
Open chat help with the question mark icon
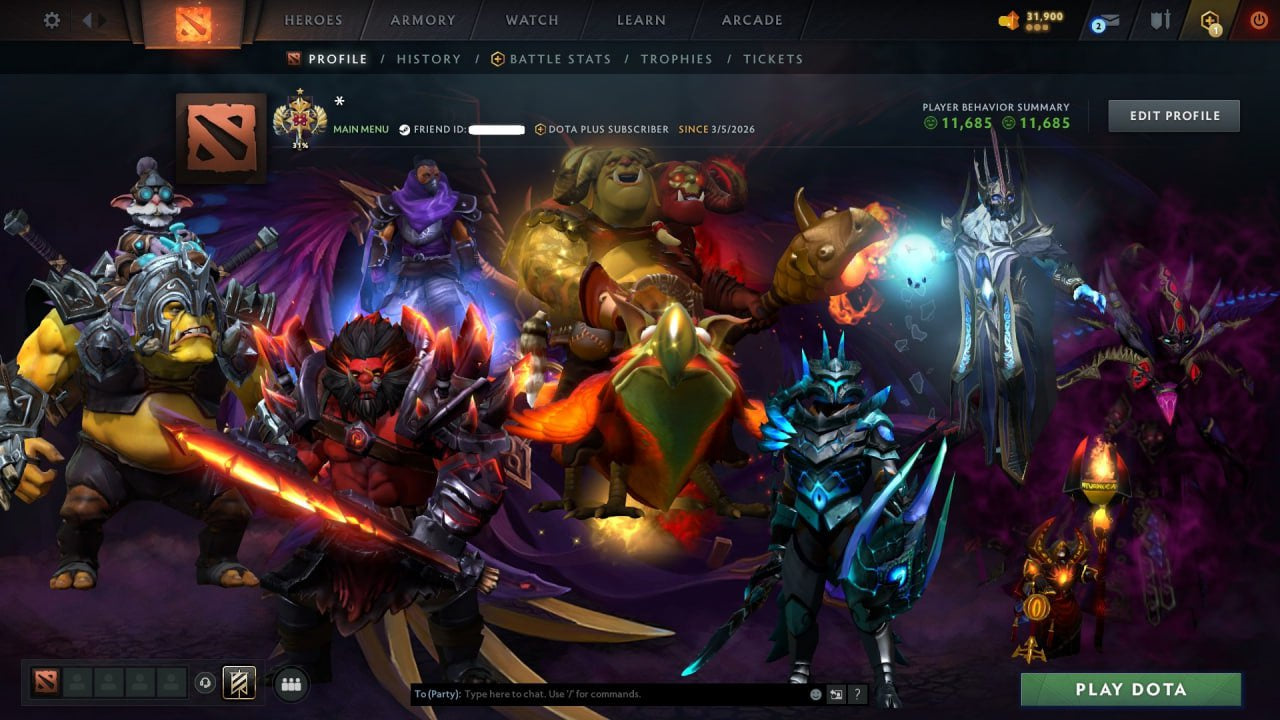pyautogui.click(x=857, y=693)
